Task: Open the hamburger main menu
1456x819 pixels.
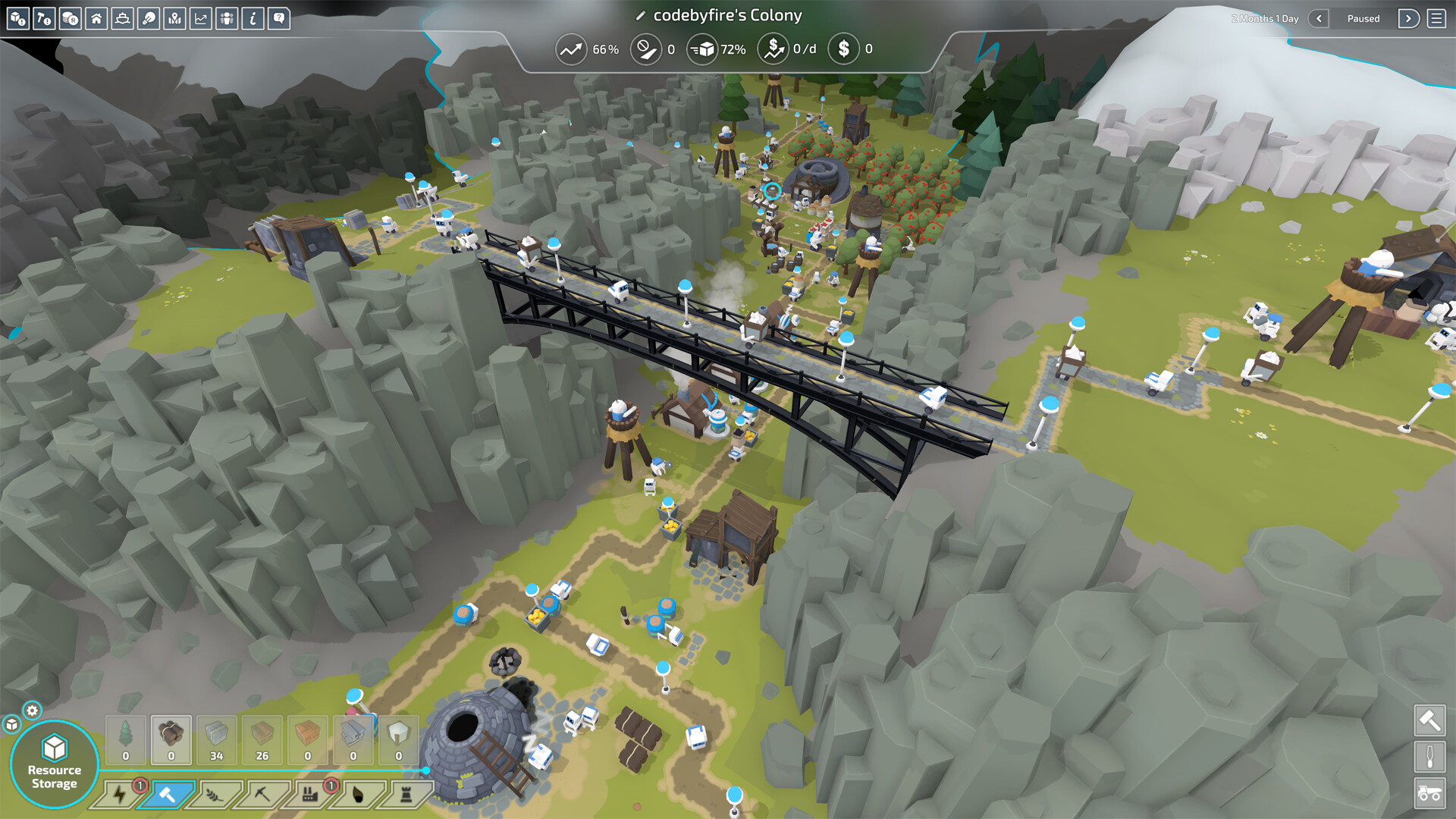Action: tap(1436, 18)
